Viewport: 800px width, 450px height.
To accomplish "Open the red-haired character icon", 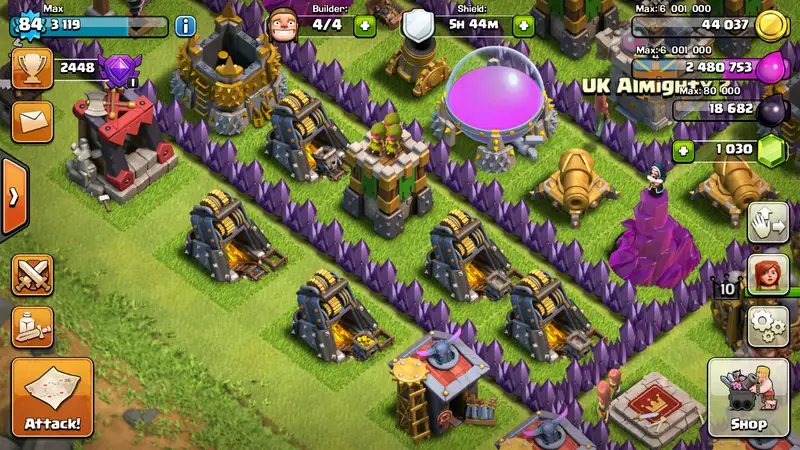I will (767, 274).
